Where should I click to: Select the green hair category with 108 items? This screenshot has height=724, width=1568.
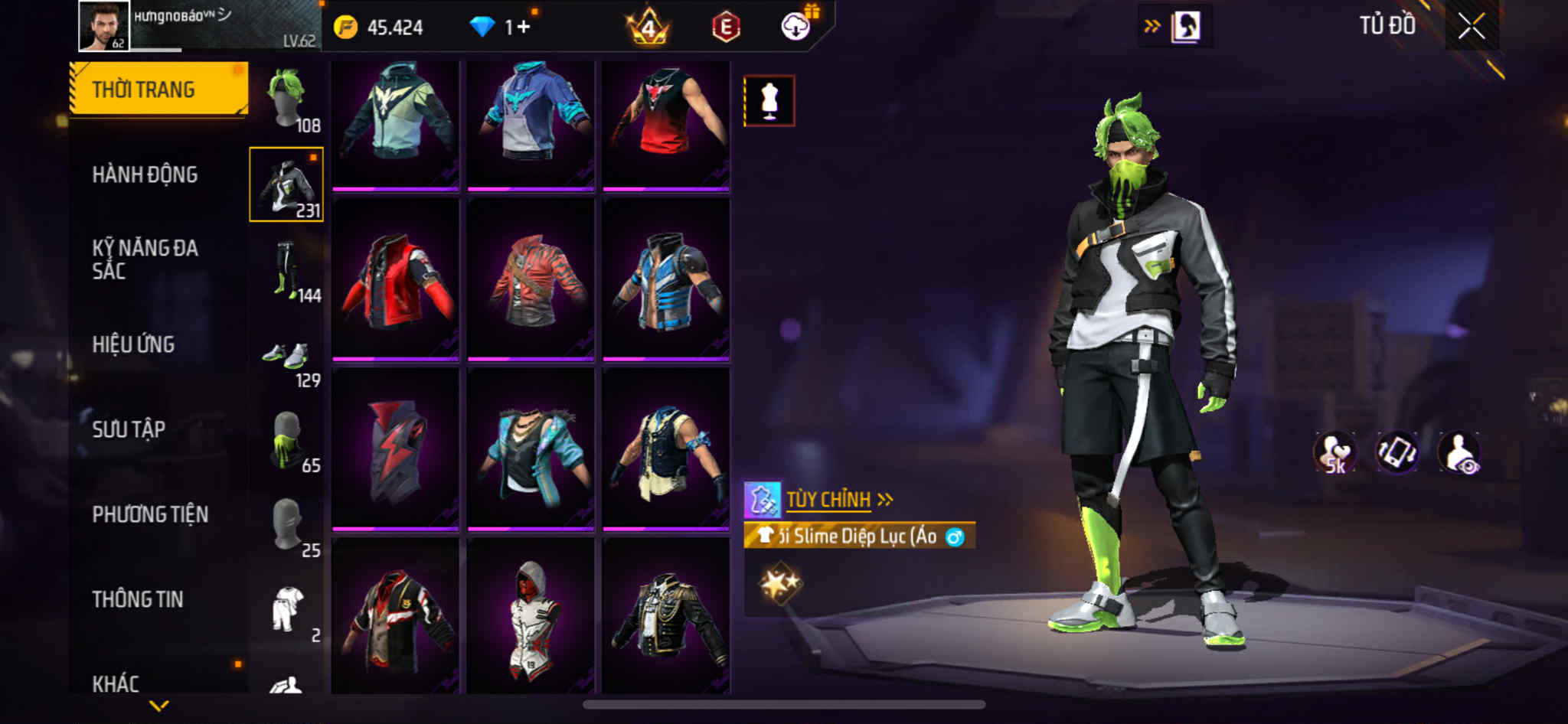pyautogui.click(x=288, y=99)
